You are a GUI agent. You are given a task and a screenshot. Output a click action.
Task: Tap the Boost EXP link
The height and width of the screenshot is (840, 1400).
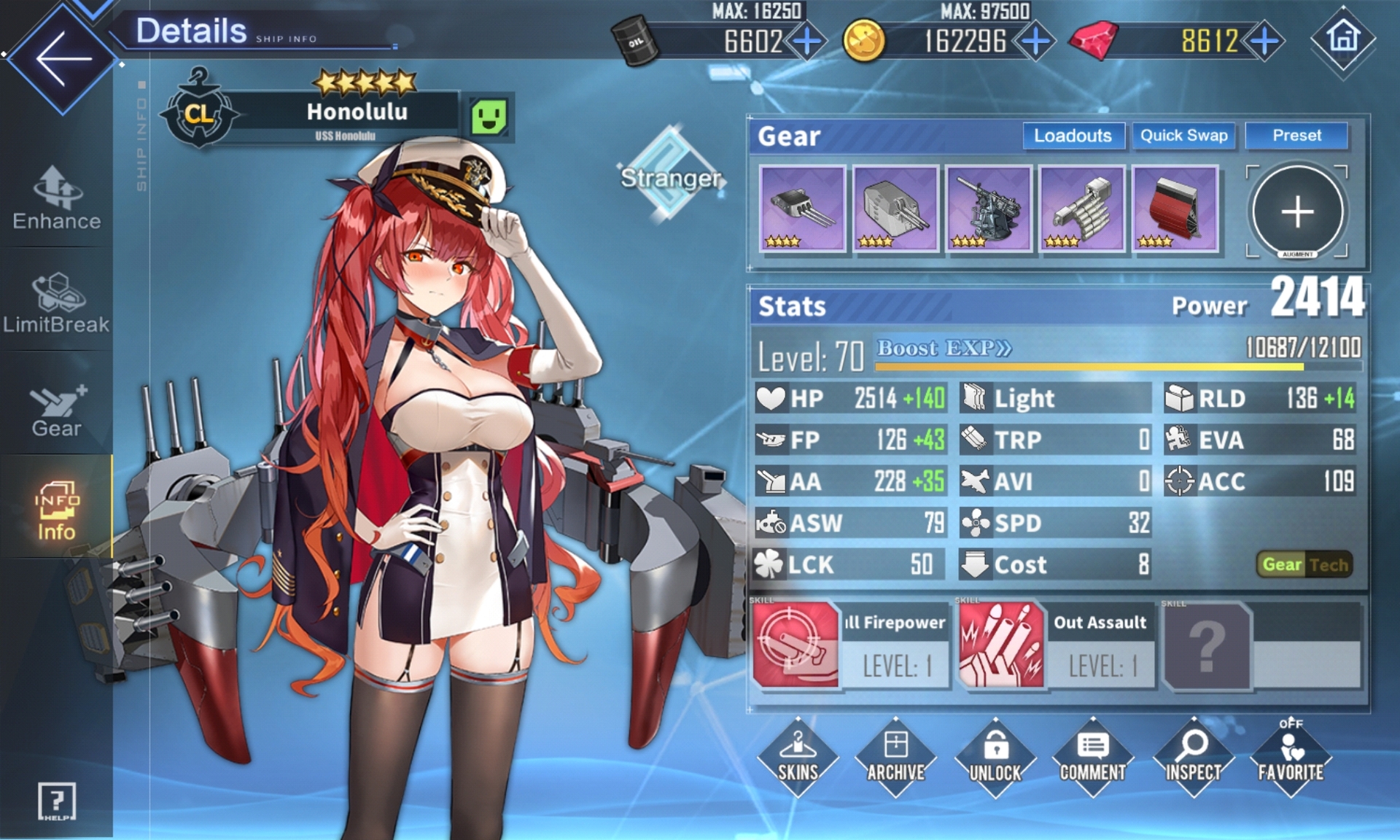pos(944,349)
